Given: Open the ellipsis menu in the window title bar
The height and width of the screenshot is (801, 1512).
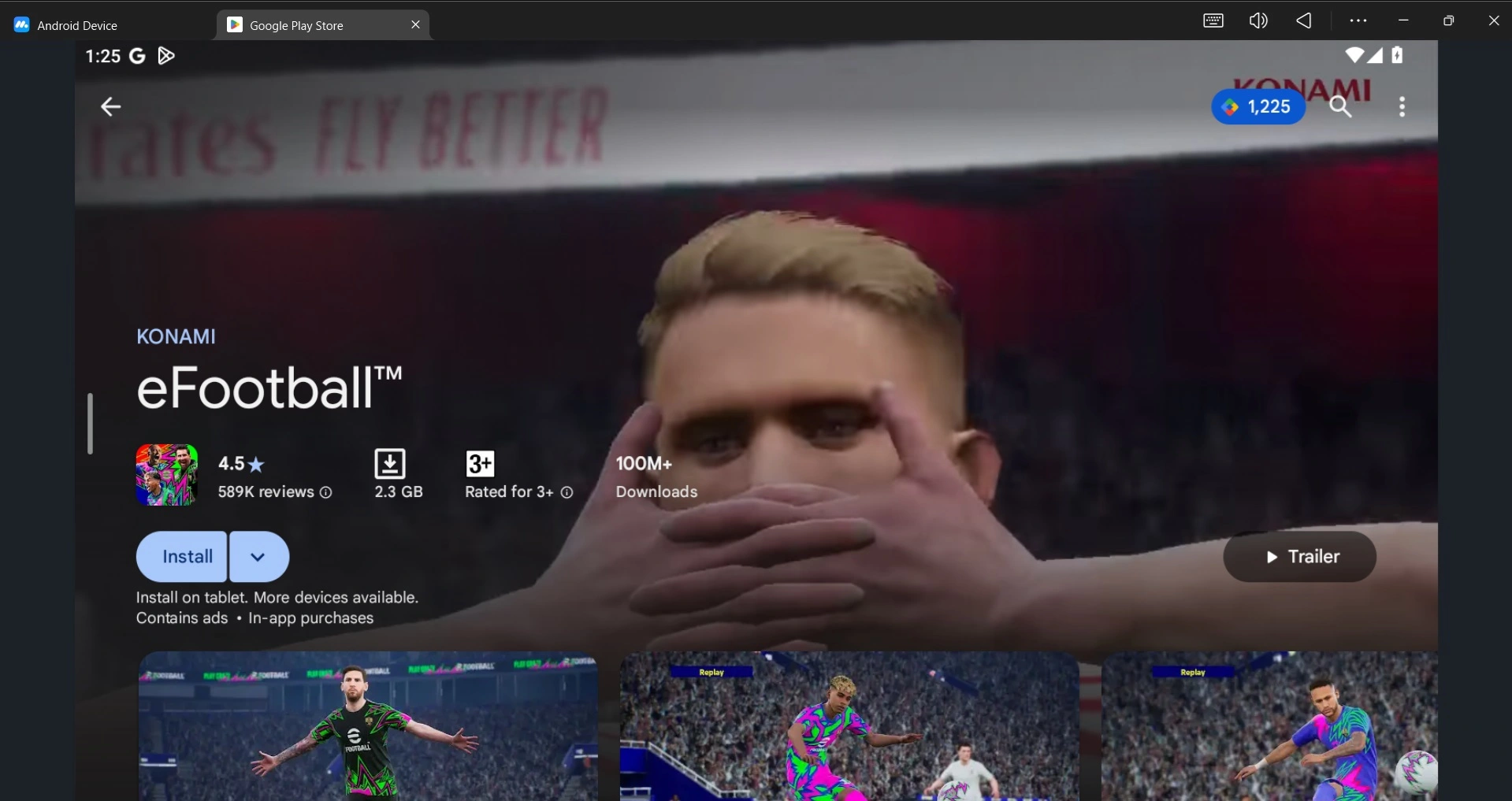Looking at the screenshot, I should click(1357, 20).
